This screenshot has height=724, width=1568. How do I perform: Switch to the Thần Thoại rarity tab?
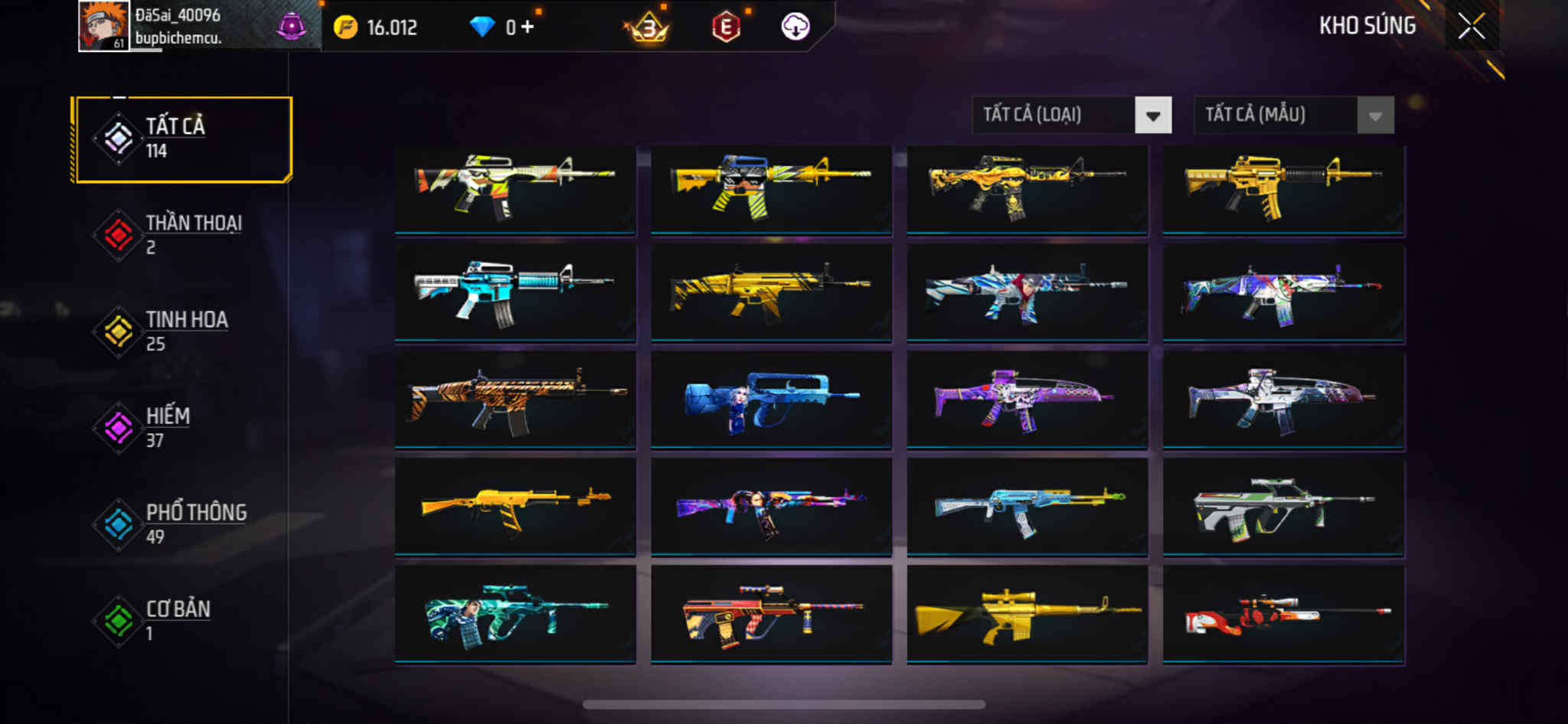[x=183, y=235]
